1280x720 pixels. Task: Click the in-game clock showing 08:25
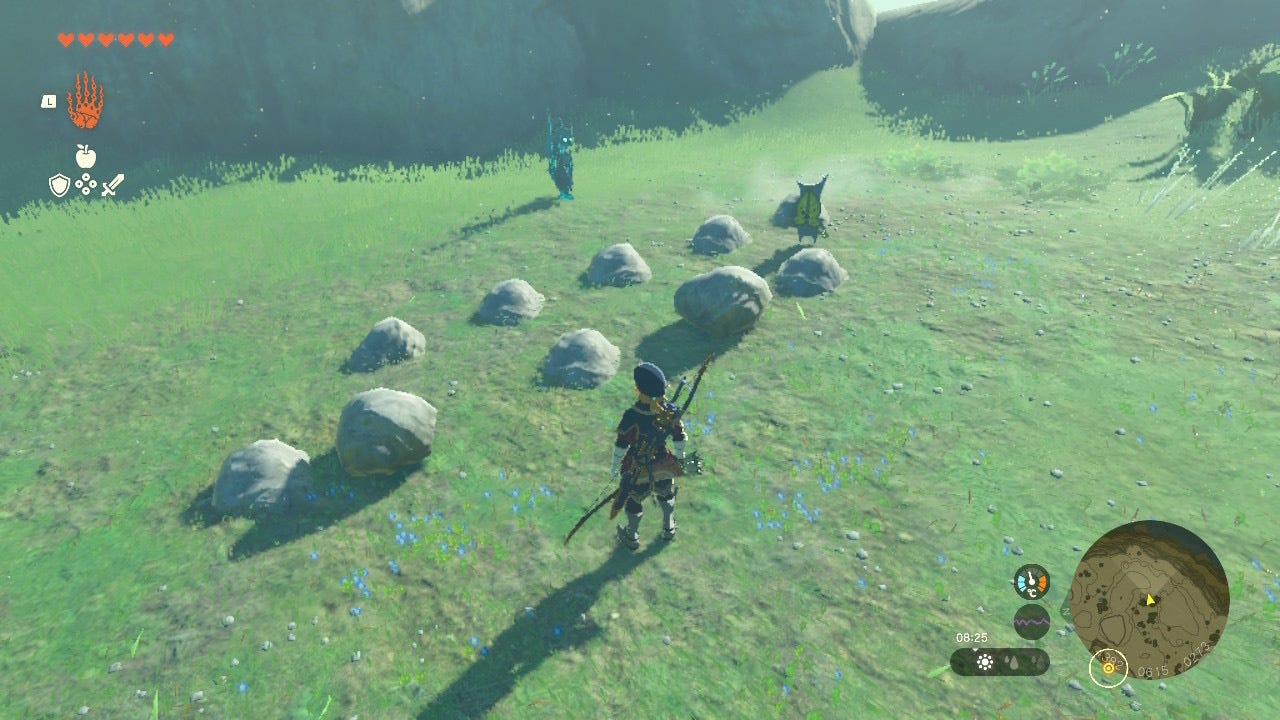click(972, 637)
